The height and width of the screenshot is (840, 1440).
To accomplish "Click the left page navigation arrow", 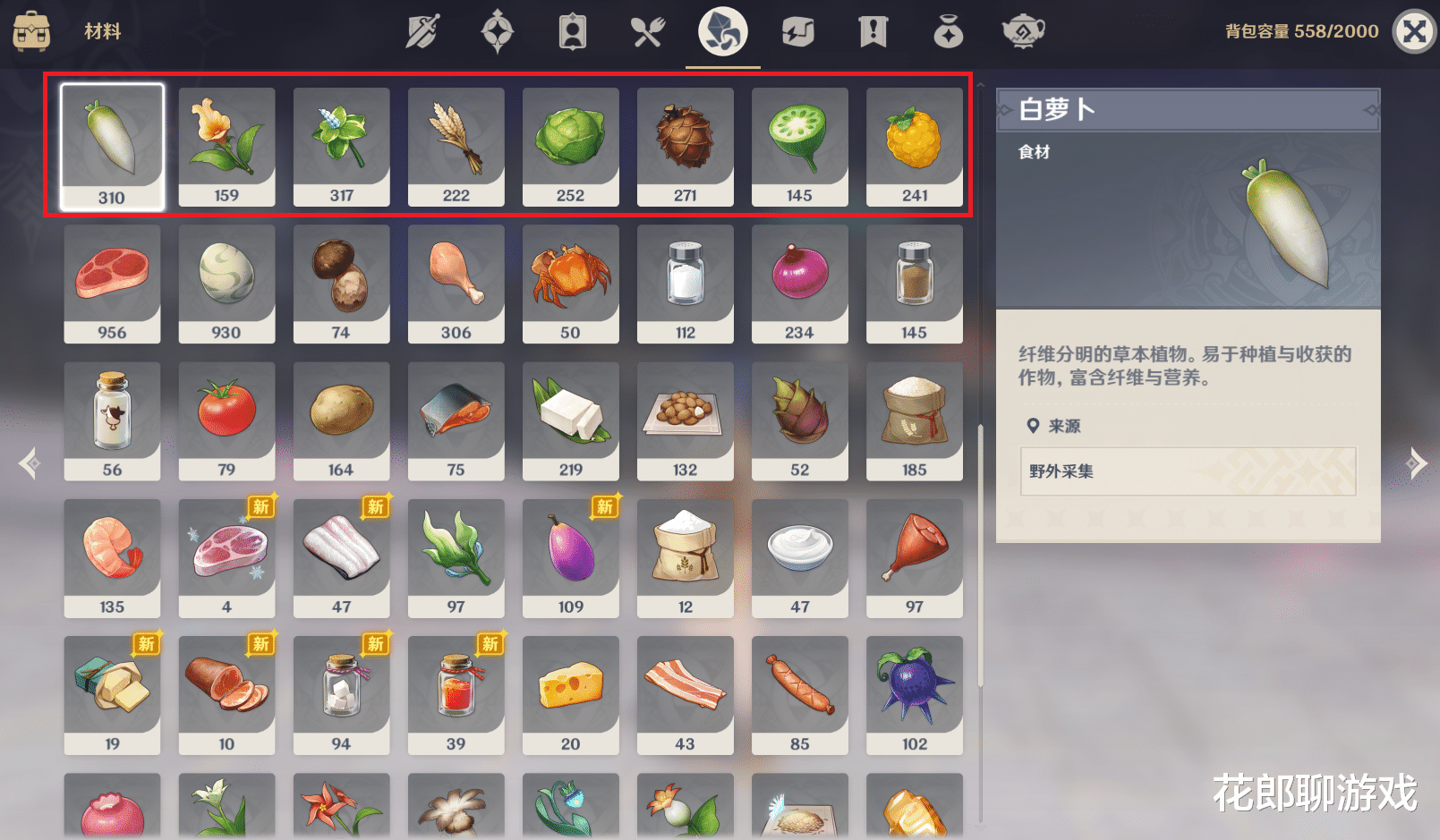I will click(x=29, y=463).
